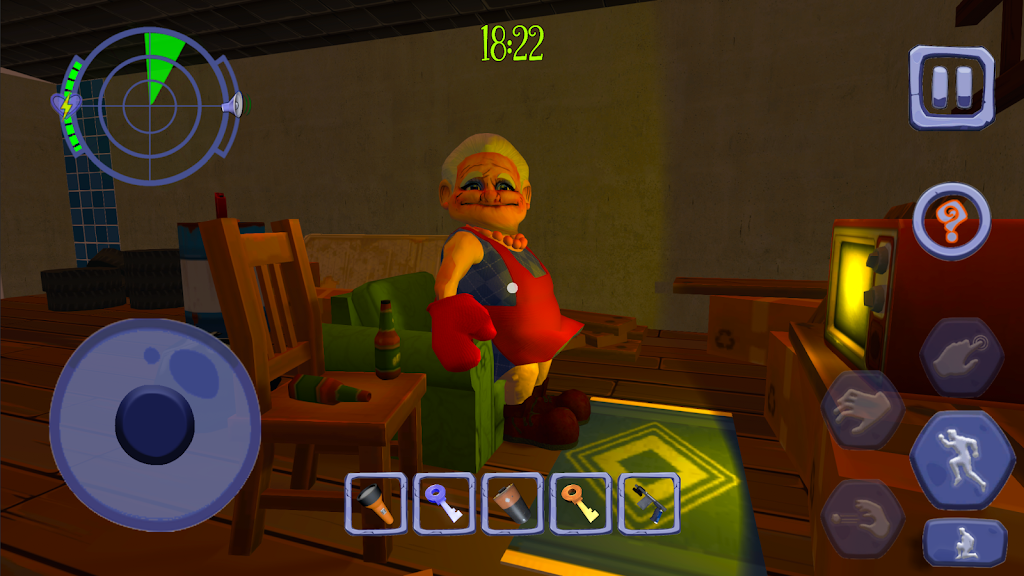Select the pistol inventory slot
The image size is (1024, 576).
pos(649,502)
